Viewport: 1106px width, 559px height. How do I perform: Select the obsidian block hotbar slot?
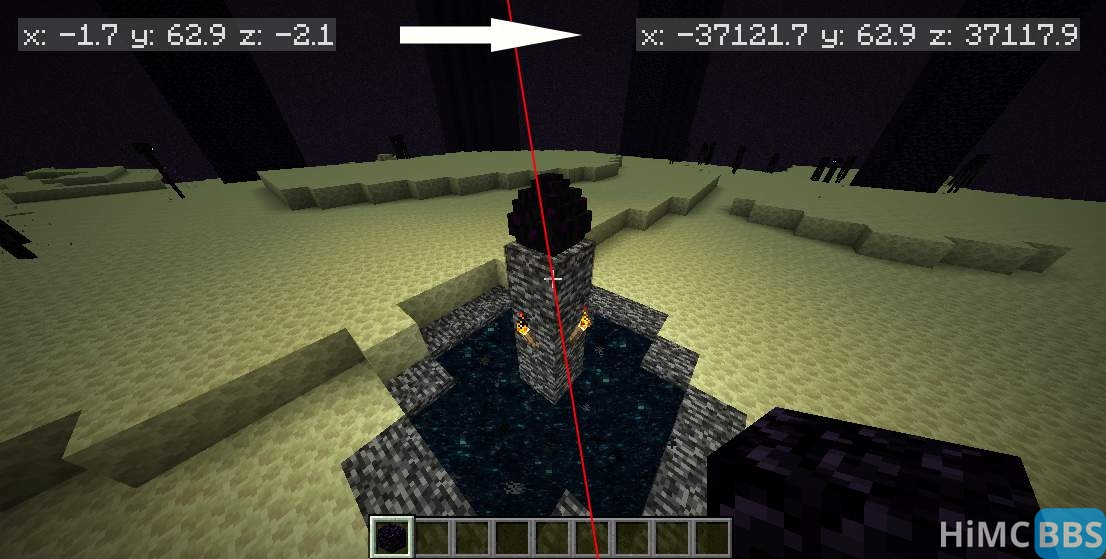(391, 537)
